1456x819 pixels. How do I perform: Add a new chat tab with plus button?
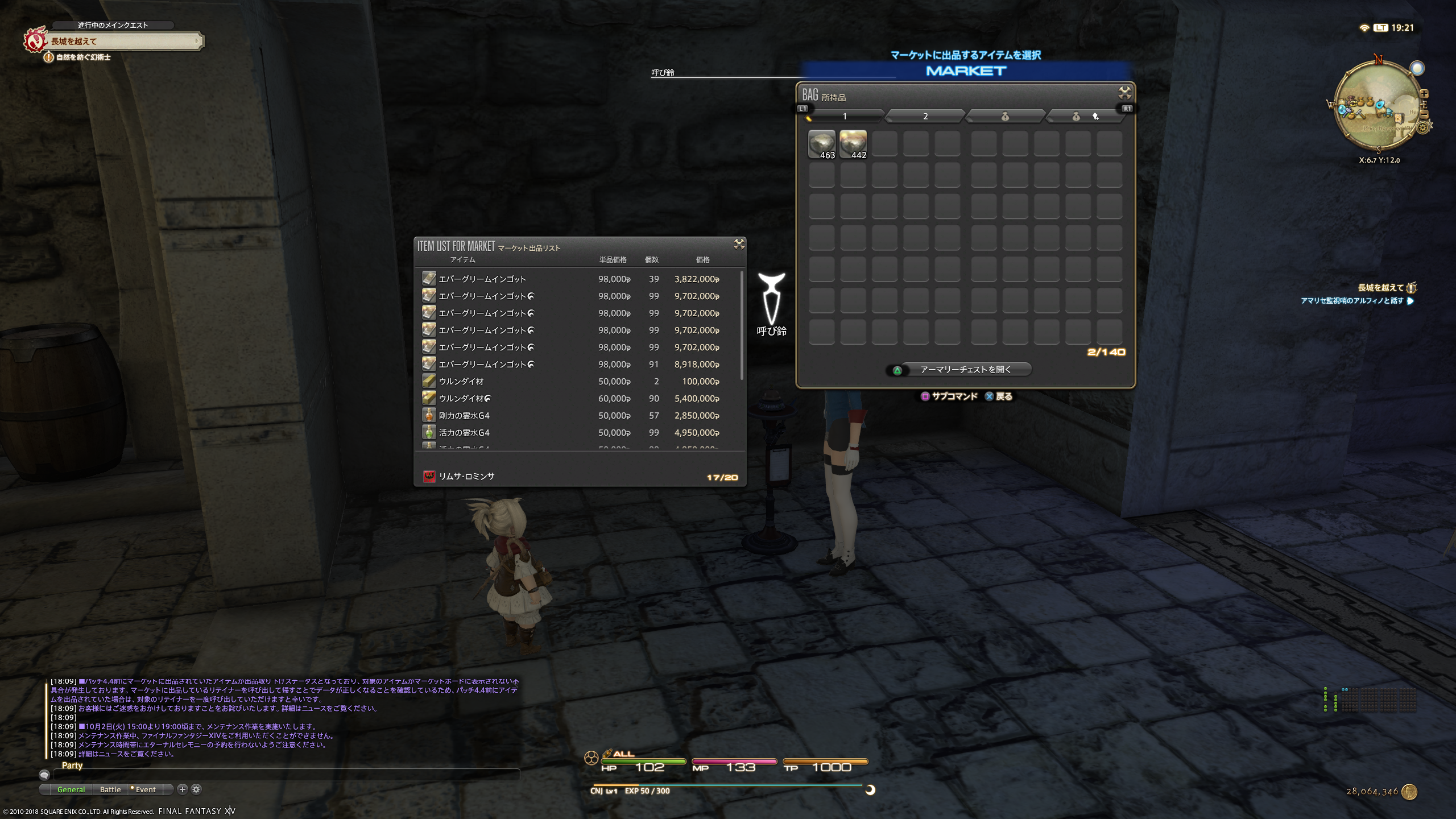pos(182,789)
